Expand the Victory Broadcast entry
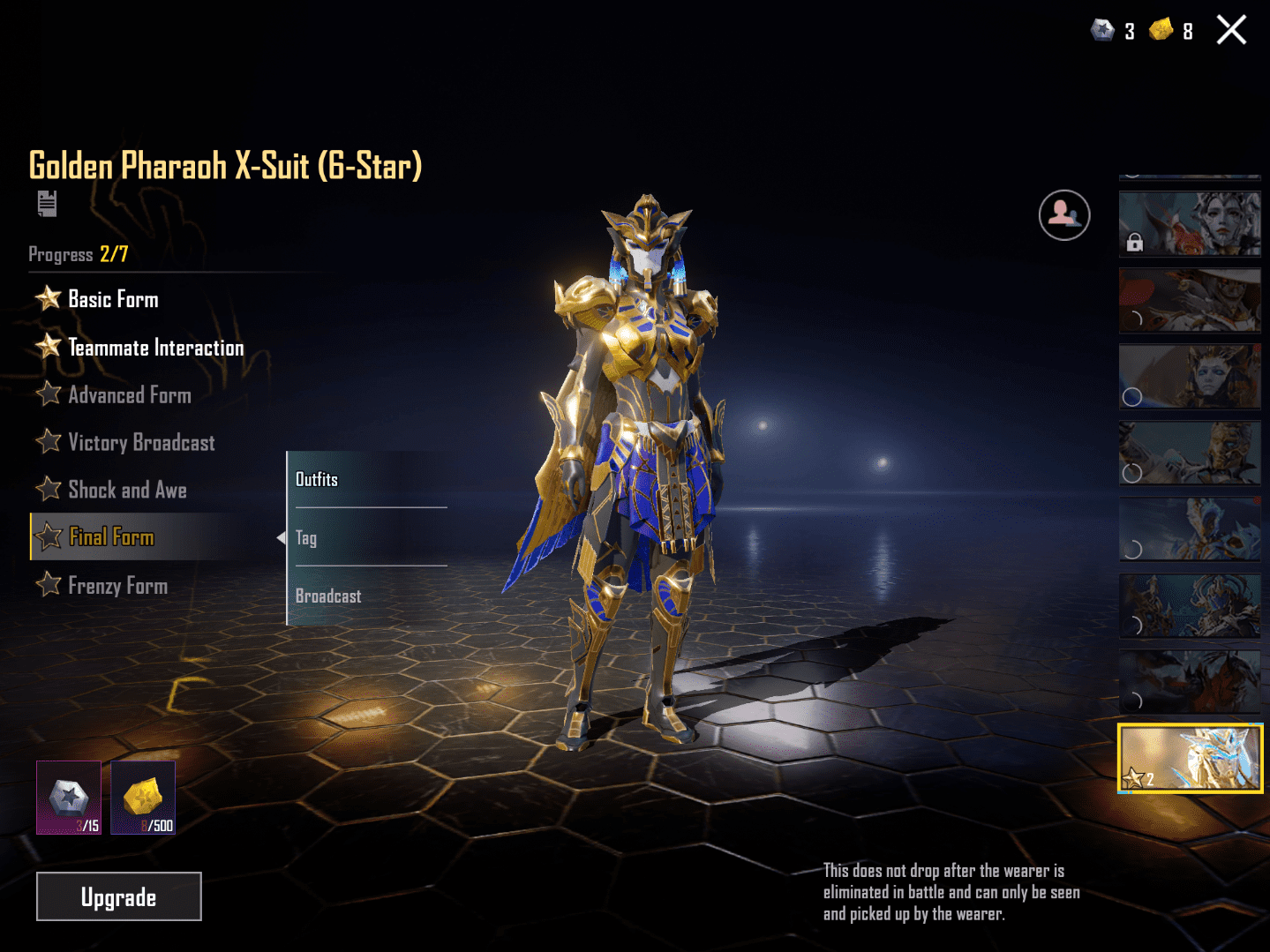The height and width of the screenshot is (952, 1270). pyautogui.click(x=141, y=442)
